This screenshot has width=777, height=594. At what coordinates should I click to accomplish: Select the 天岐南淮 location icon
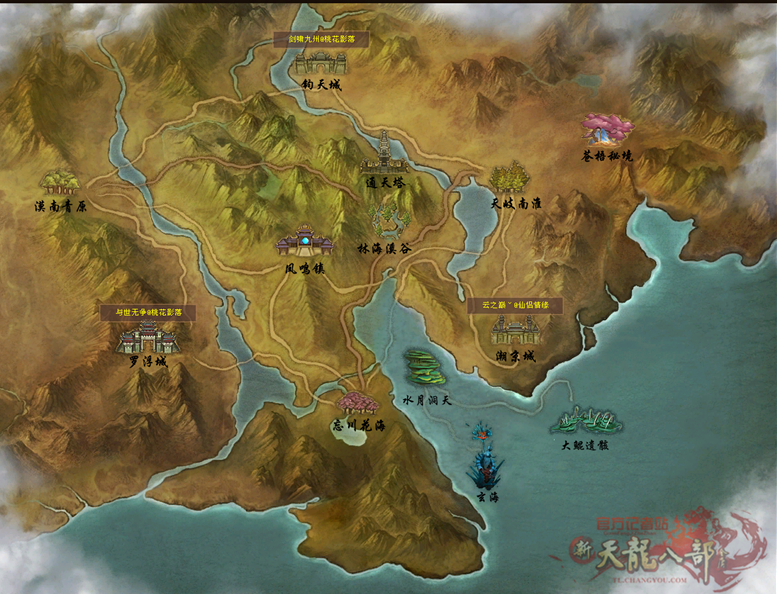tap(509, 177)
